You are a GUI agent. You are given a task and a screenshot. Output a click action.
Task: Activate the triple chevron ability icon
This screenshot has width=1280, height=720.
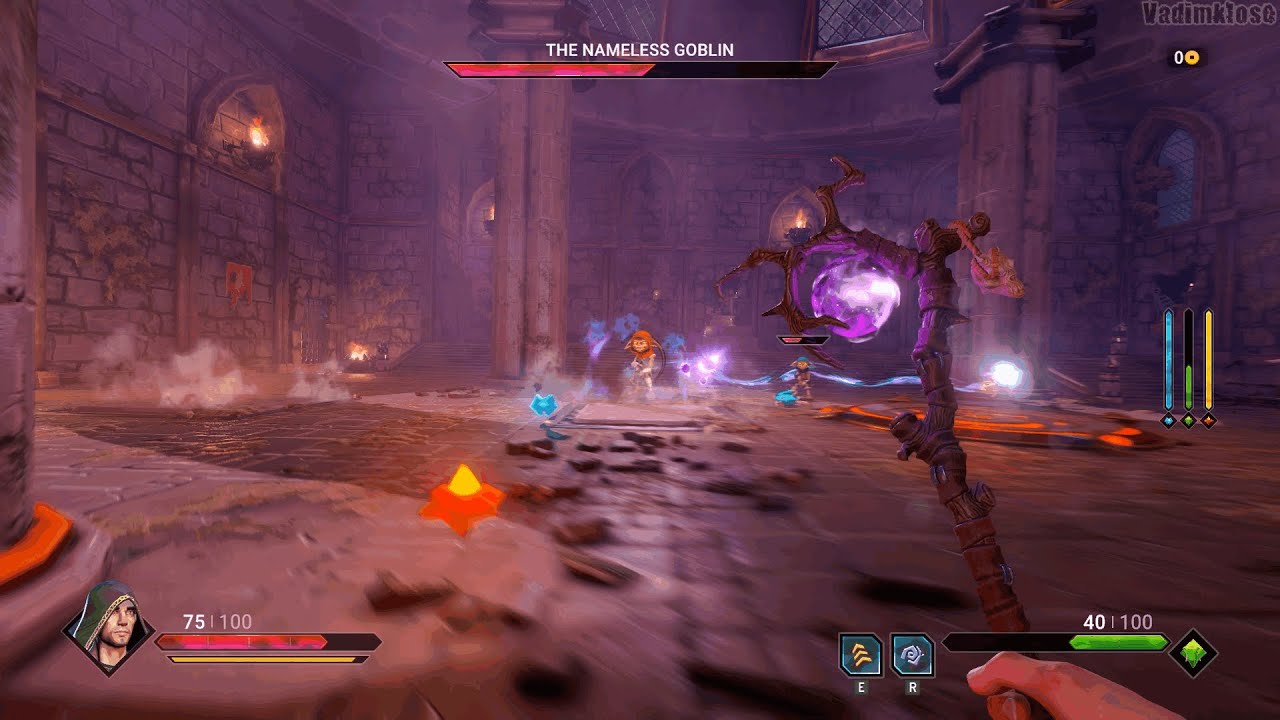(x=861, y=655)
